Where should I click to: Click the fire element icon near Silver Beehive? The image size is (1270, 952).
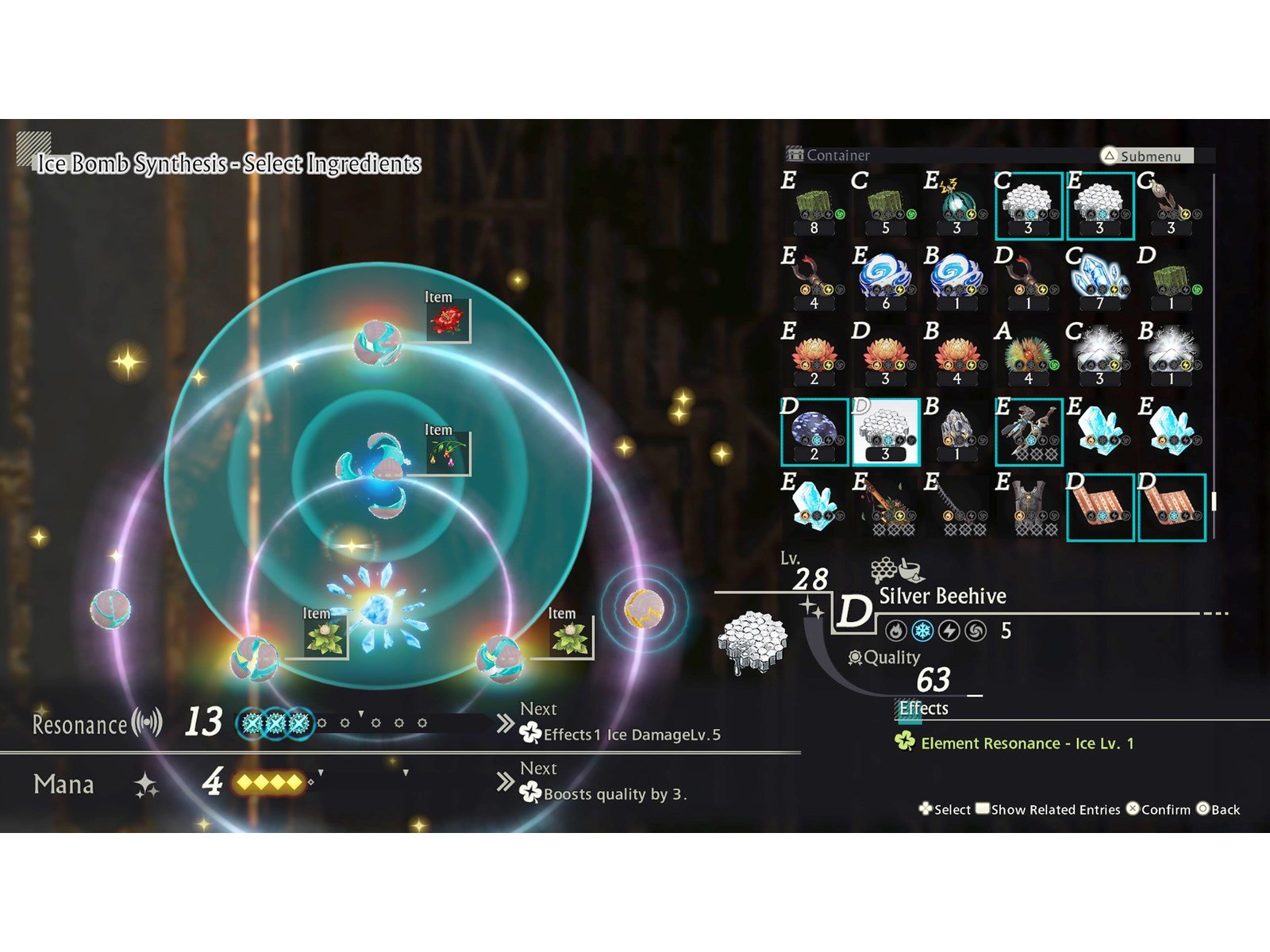[895, 631]
